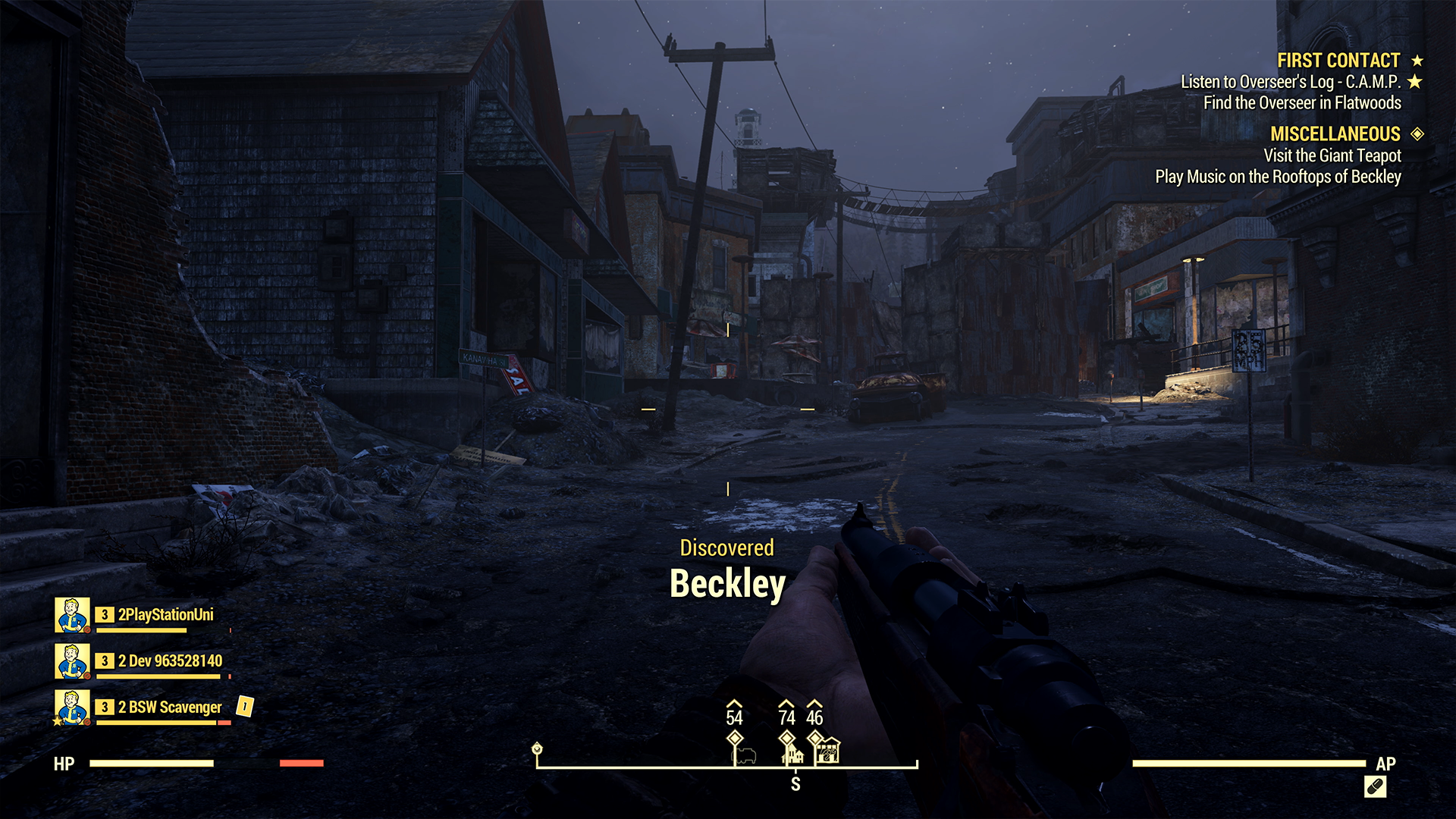
Task: Click the workshop storefront compass marker
Action: [x=828, y=751]
